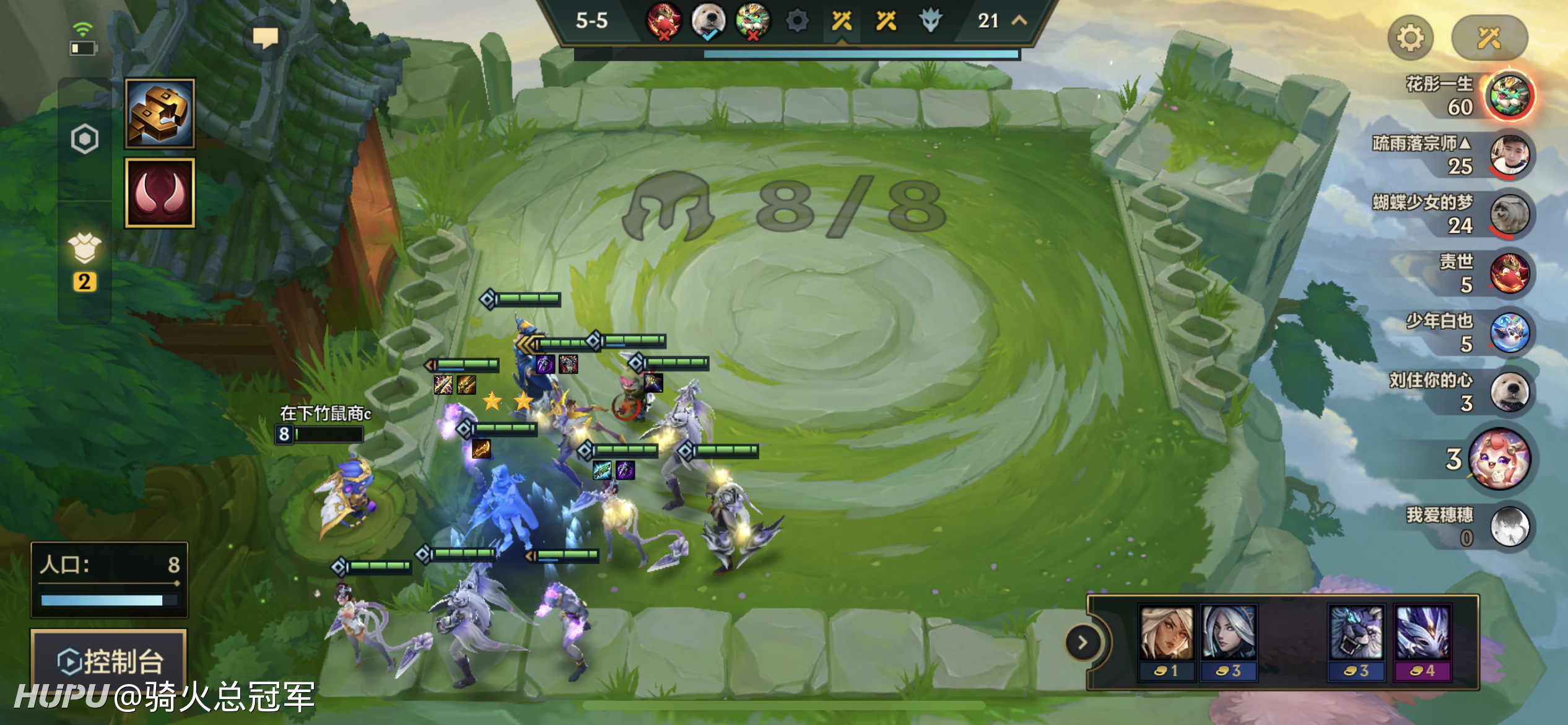Tap the crossed swords combat button
This screenshot has height=725, width=1568.
click(1489, 38)
